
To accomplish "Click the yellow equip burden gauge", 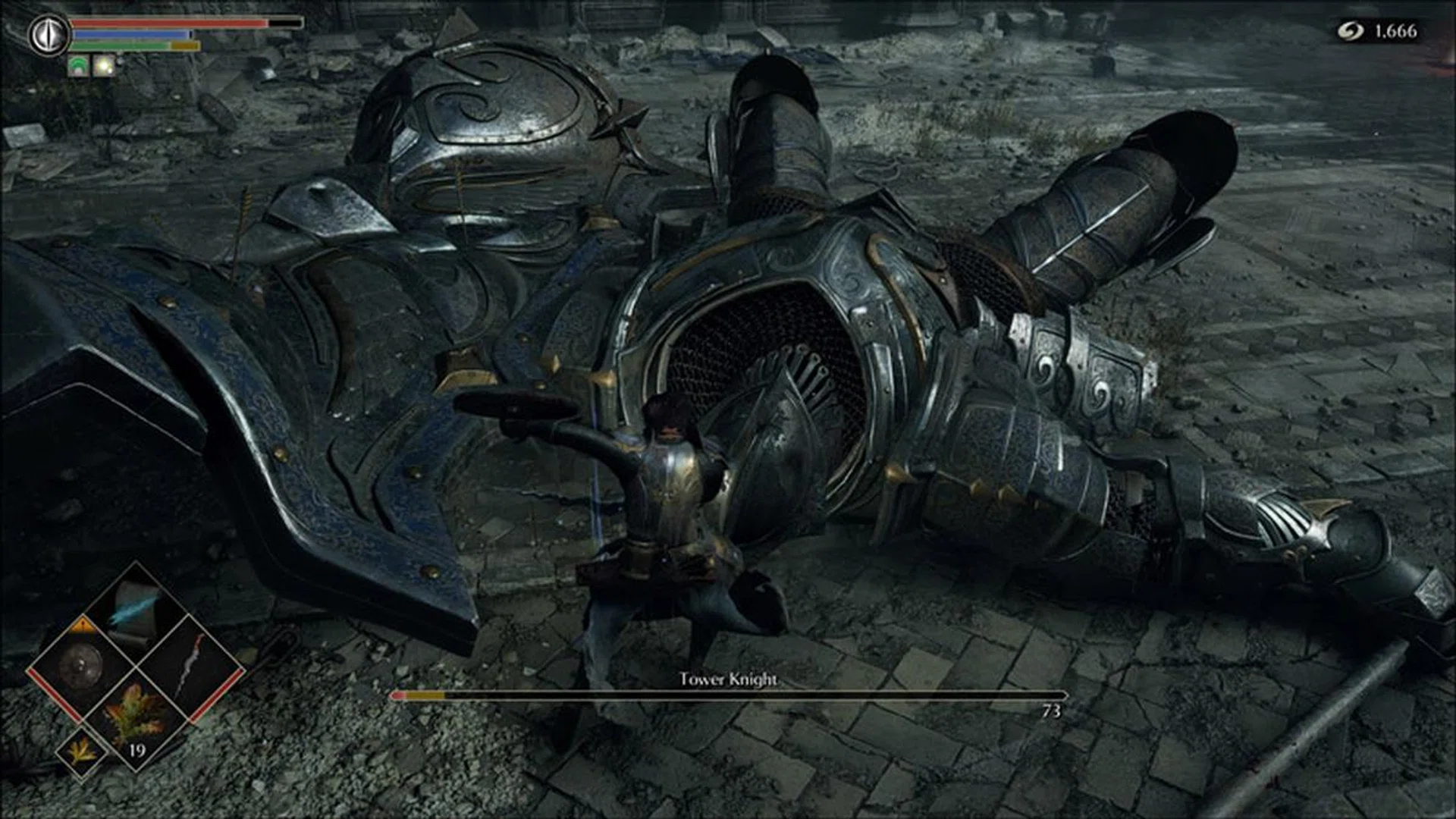I will (186, 45).
